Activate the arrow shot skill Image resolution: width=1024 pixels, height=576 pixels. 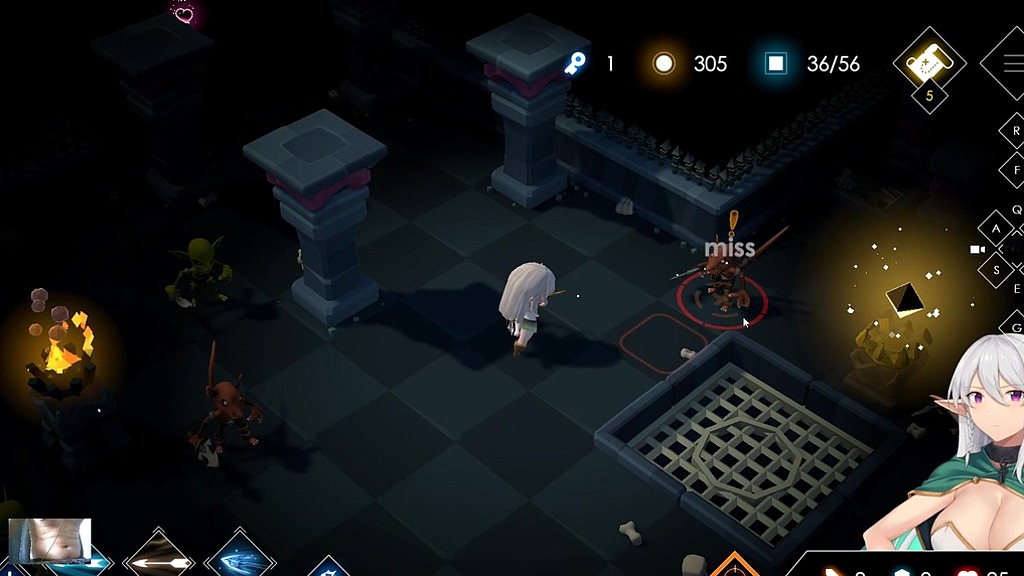click(x=158, y=558)
